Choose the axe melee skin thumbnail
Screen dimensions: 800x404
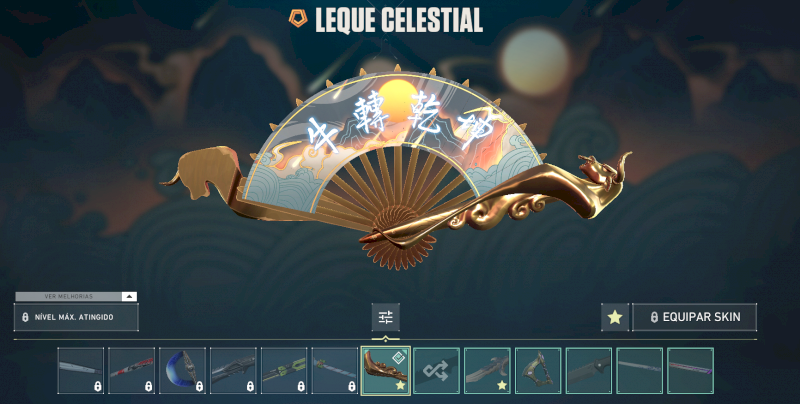pyautogui.click(x=538, y=370)
